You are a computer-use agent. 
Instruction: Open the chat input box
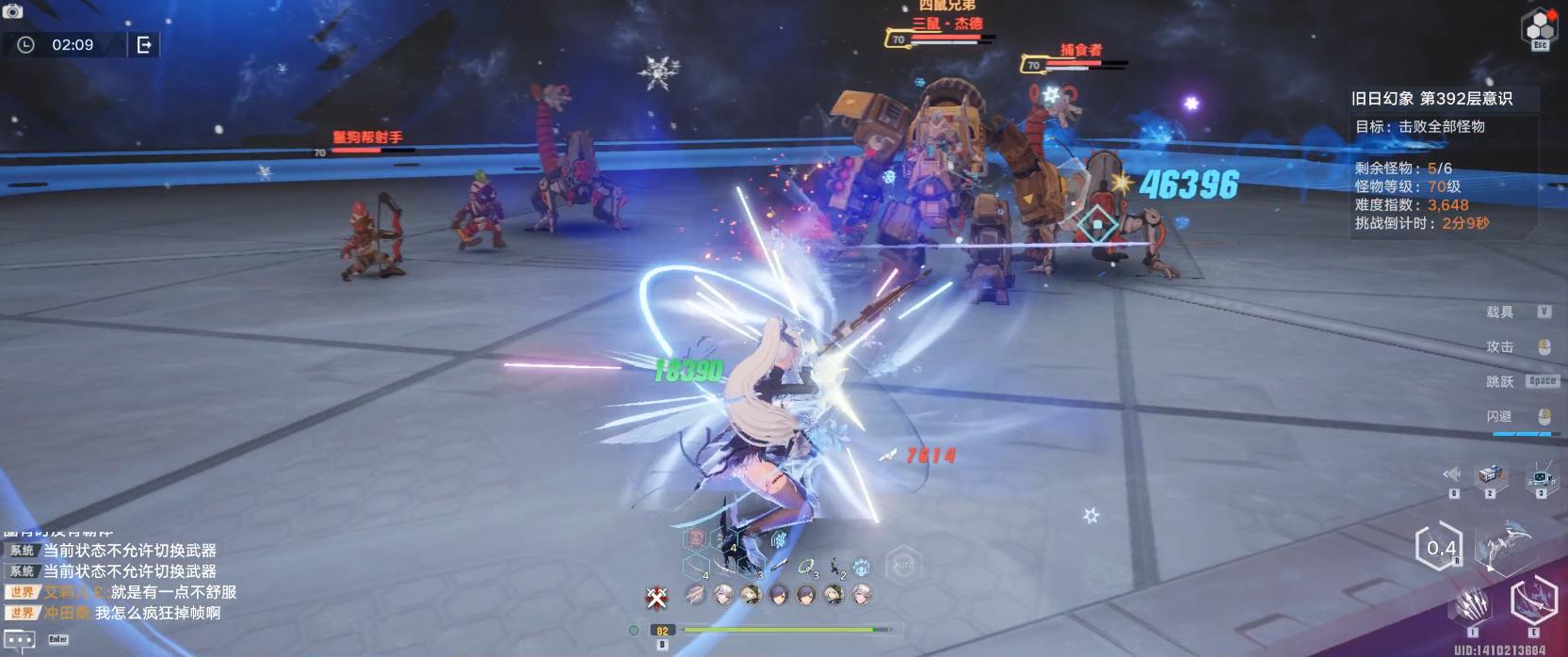[20, 640]
